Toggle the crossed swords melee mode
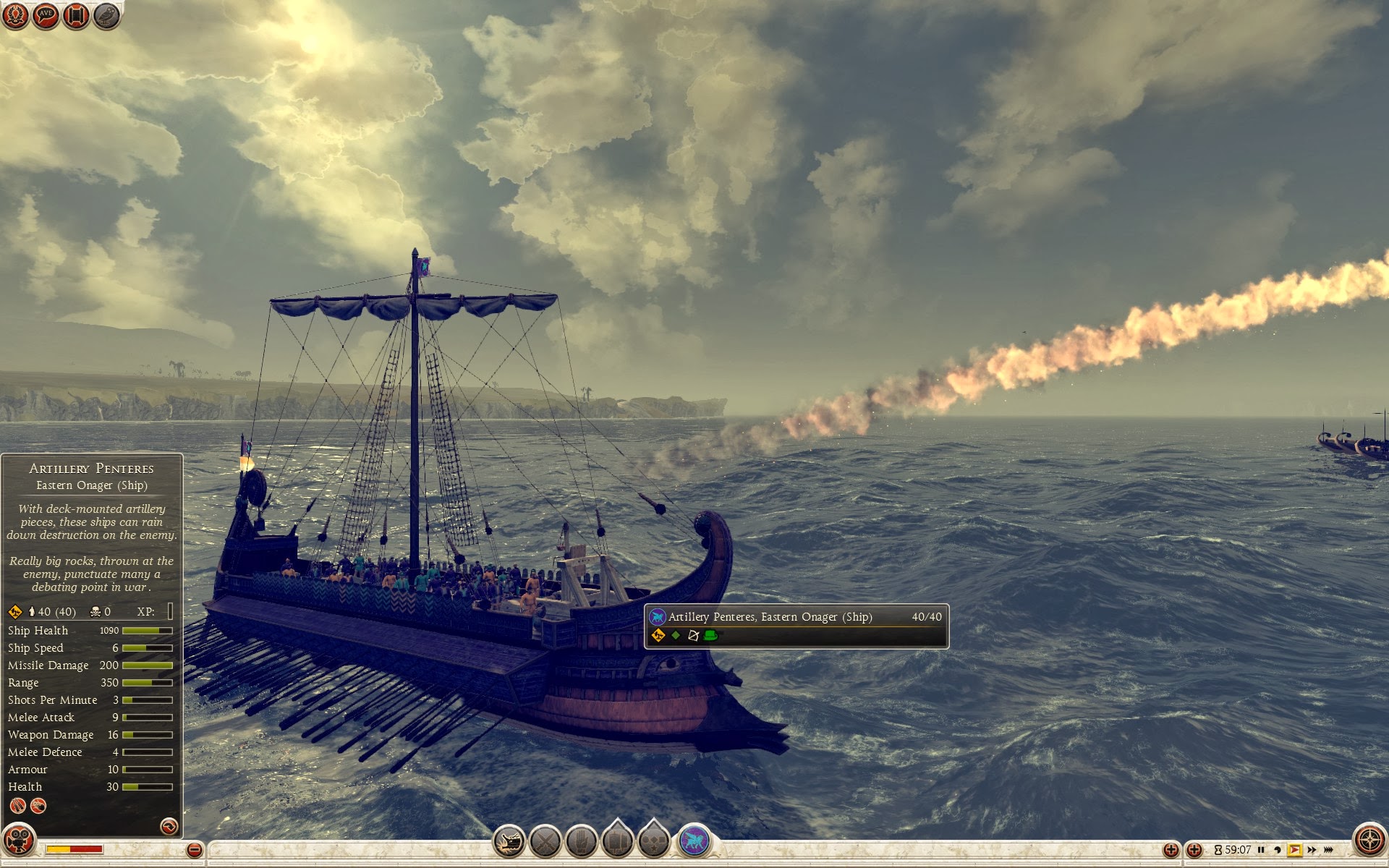The height and width of the screenshot is (868, 1389). click(545, 841)
